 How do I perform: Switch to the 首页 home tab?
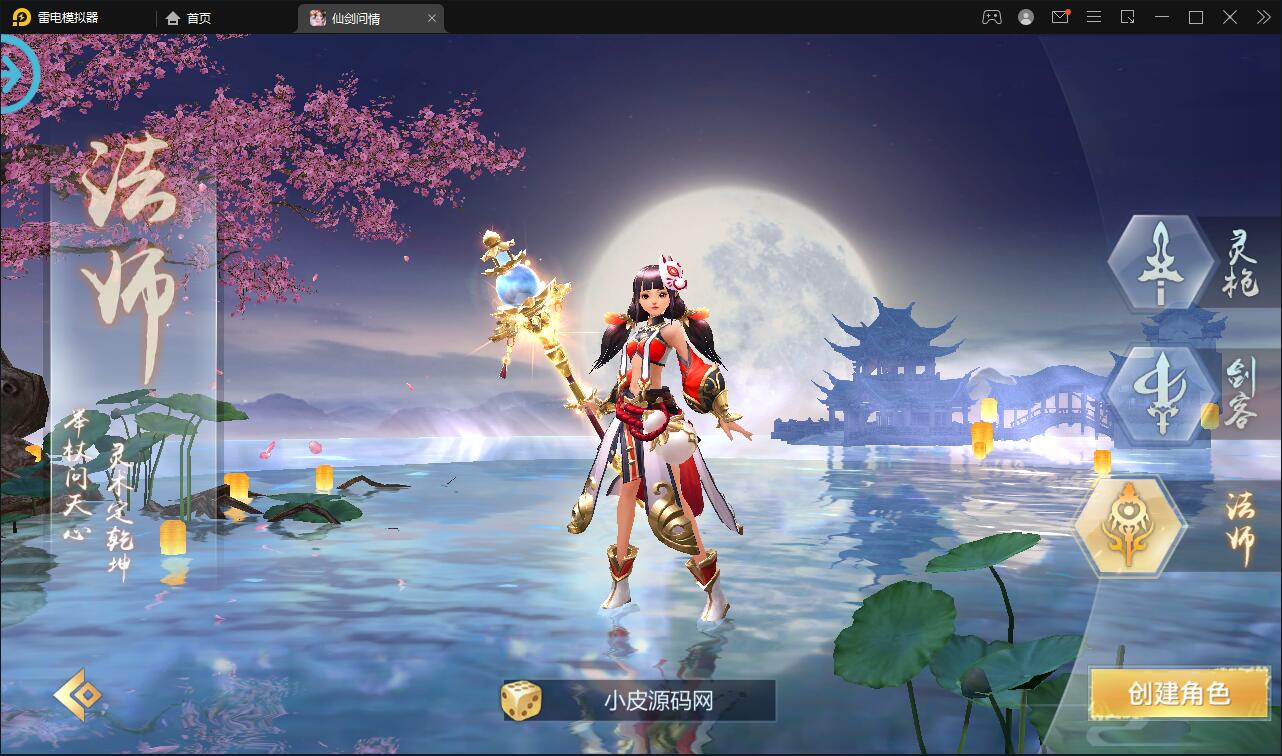[188, 17]
